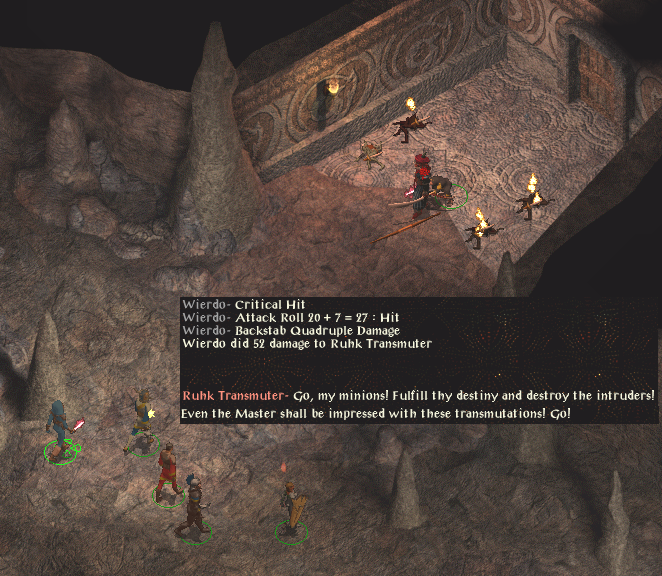This screenshot has height=576, width=662.
Task: Select the blue-mohawk party member in dark armor
Action: coord(194,507)
